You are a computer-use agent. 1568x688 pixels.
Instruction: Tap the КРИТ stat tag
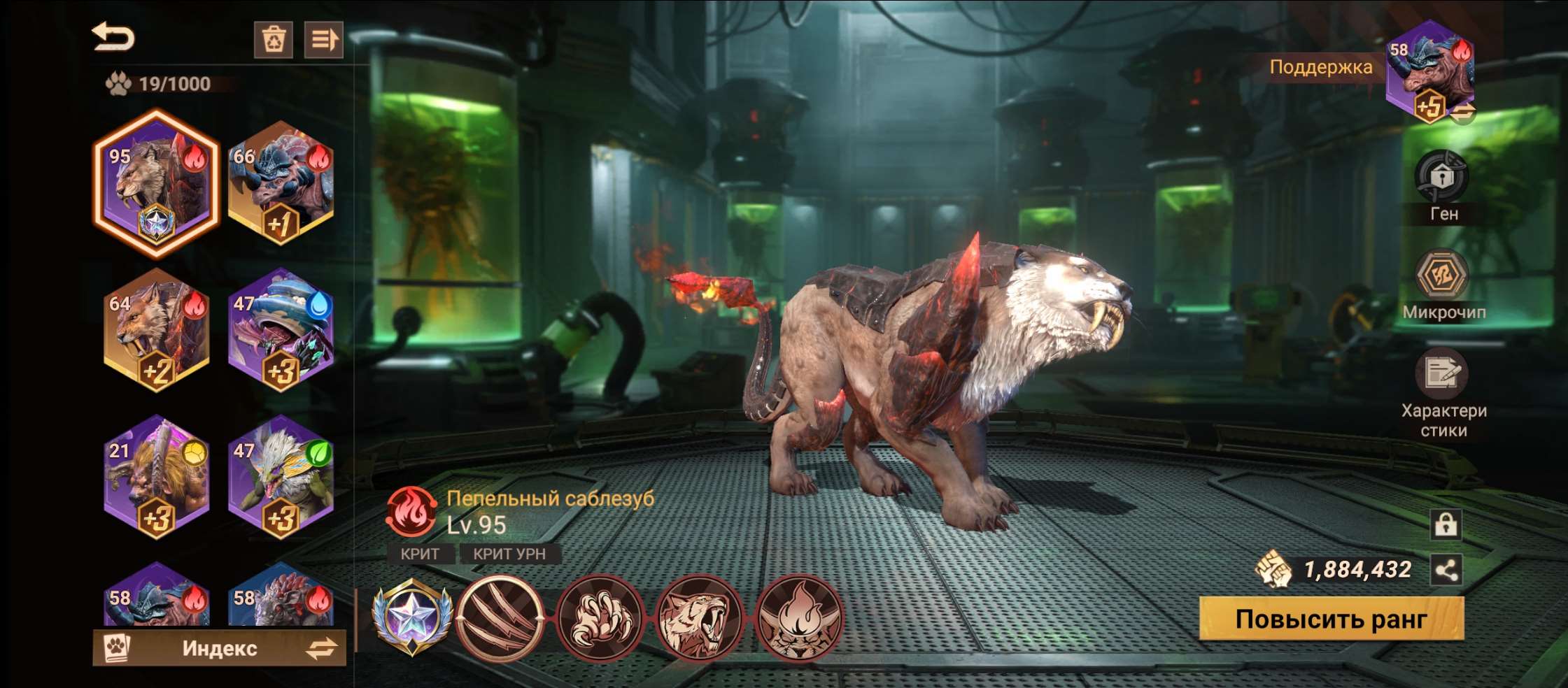pyautogui.click(x=419, y=554)
